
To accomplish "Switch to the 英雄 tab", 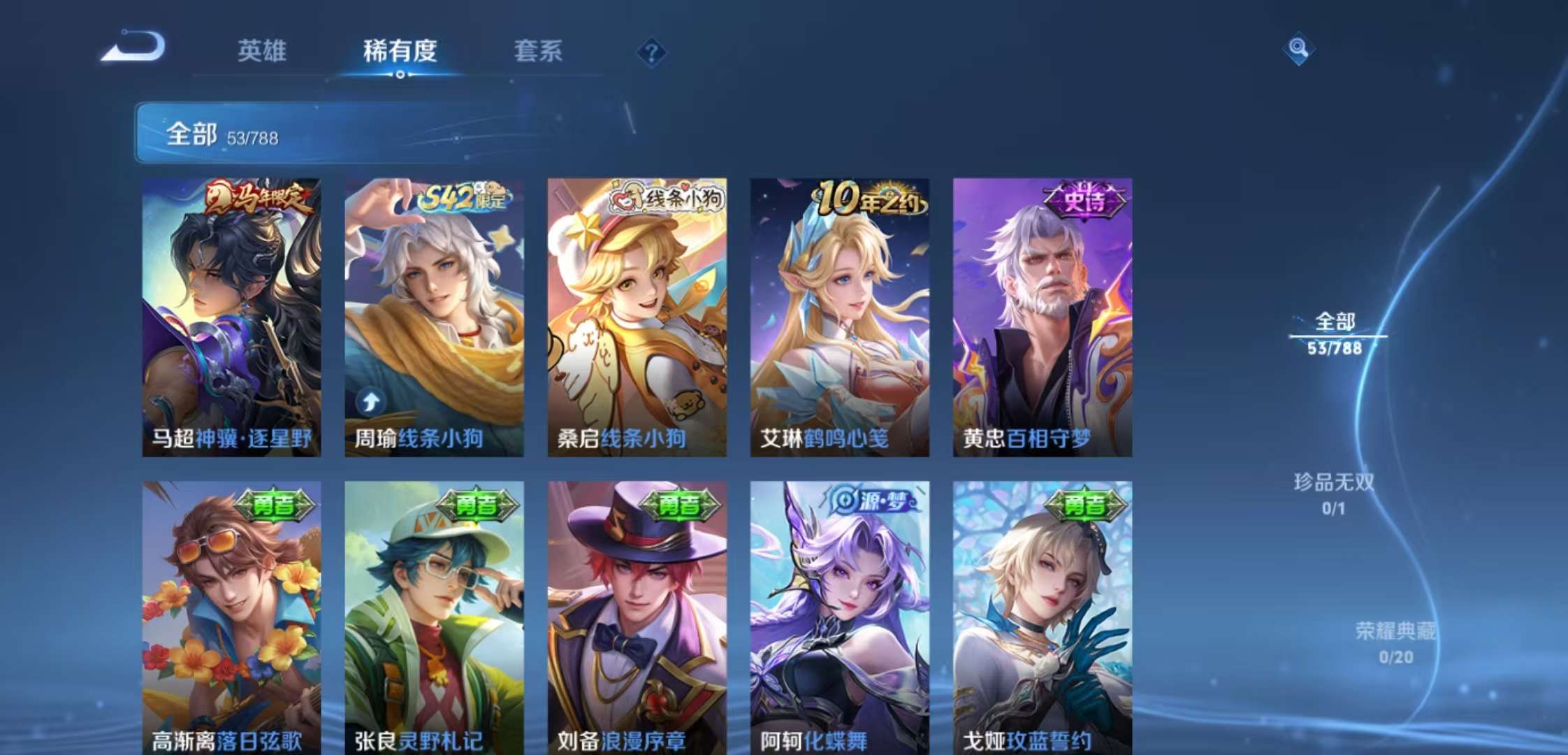I will 263,51.
